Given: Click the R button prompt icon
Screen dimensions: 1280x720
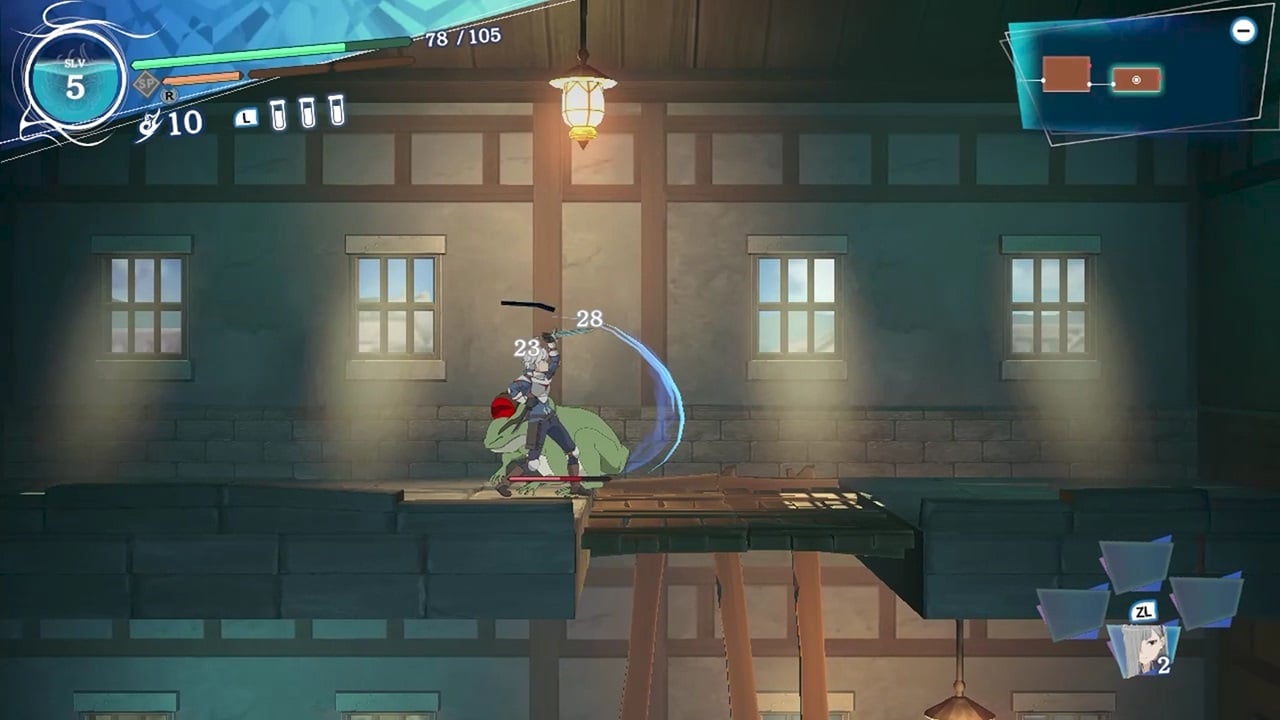Looking at the screenshot, I should tap(169, 96).
